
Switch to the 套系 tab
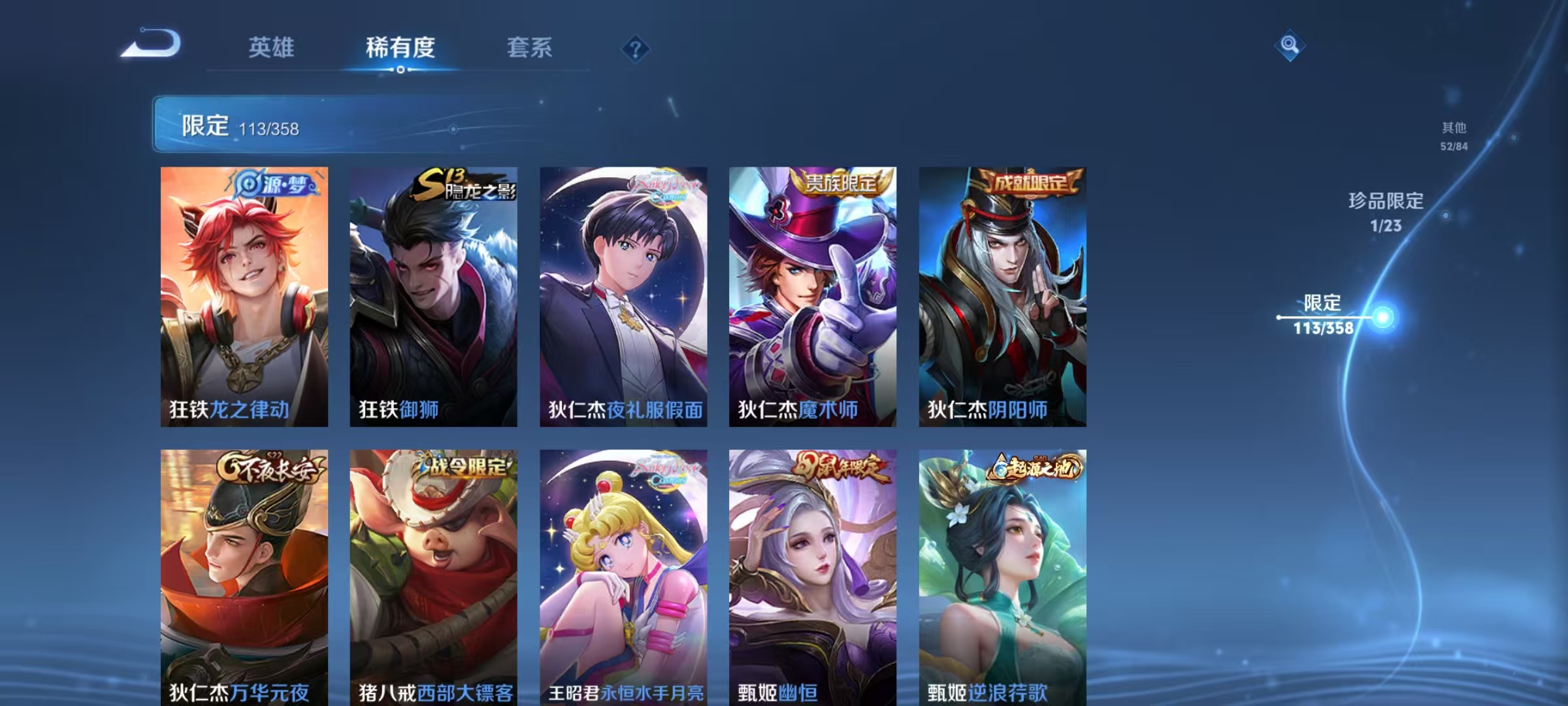529,48
